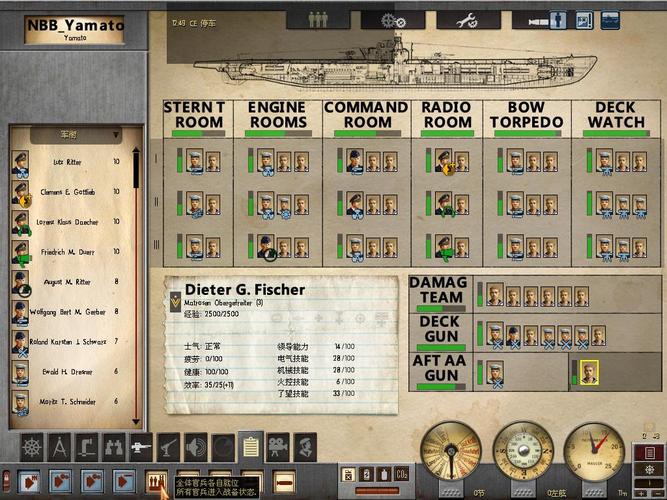Select the Deck Watch station header
Screen dimensions: 667x500
[615, 115]
